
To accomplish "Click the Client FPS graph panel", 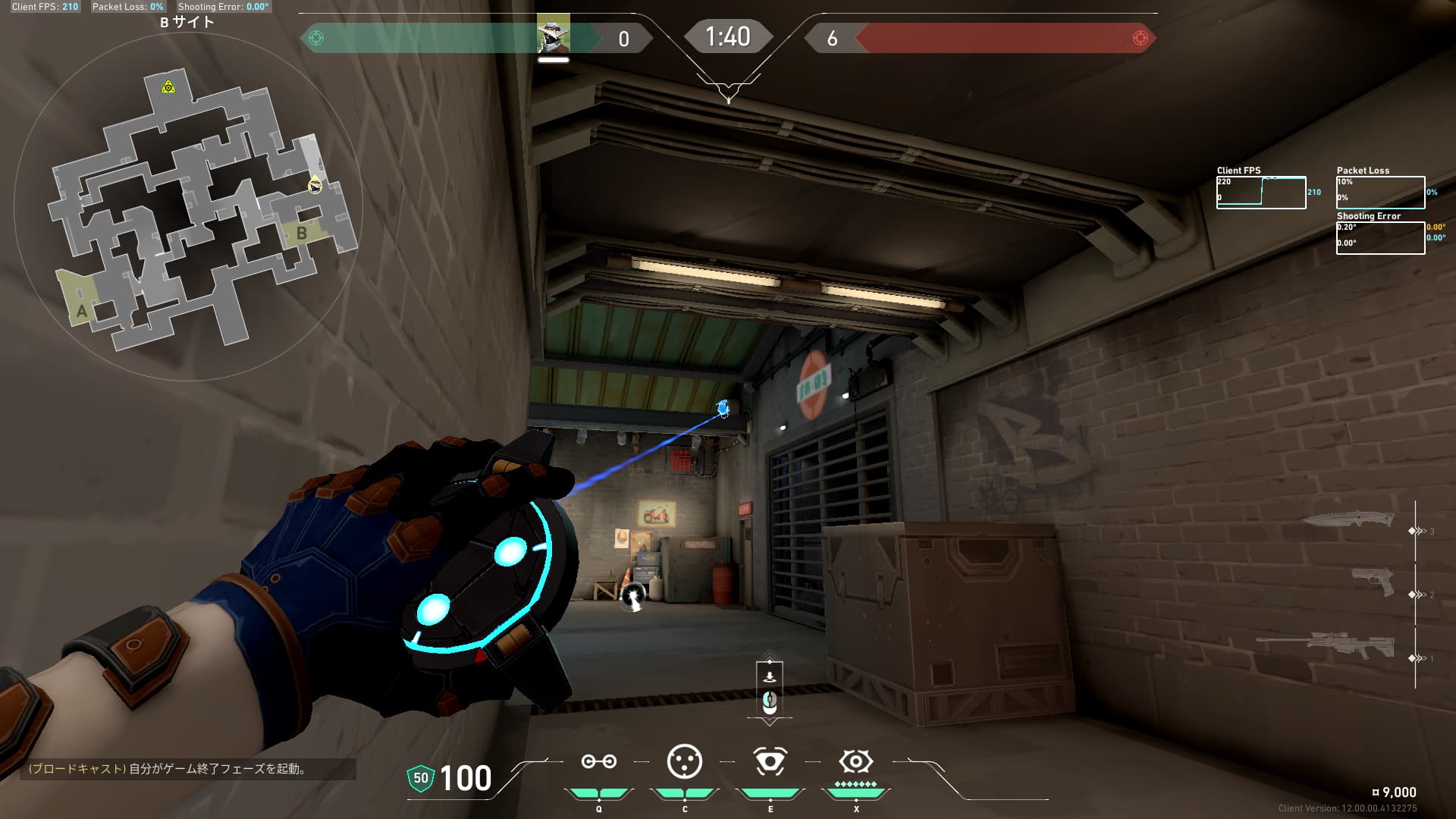I will (x=1260, y=193).
